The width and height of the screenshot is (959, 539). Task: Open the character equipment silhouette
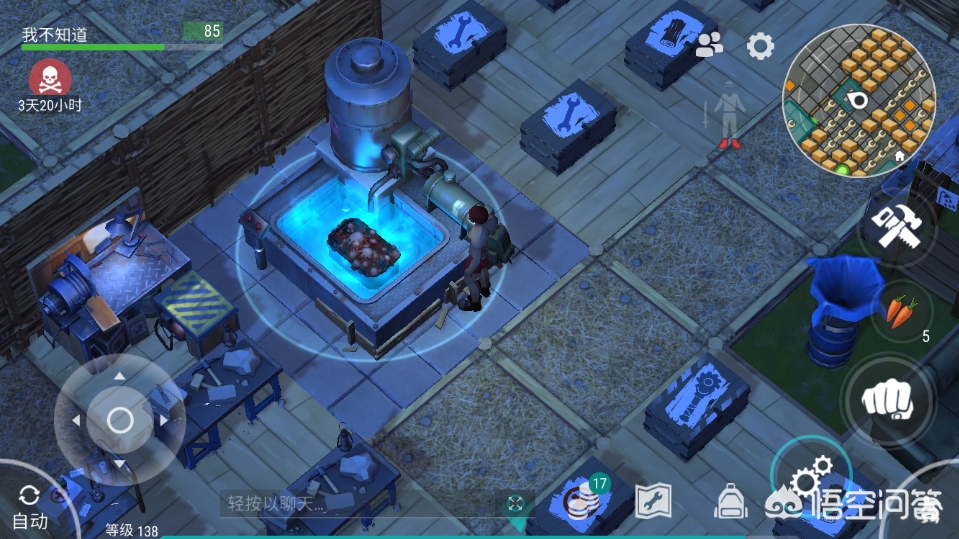(729, 120)
